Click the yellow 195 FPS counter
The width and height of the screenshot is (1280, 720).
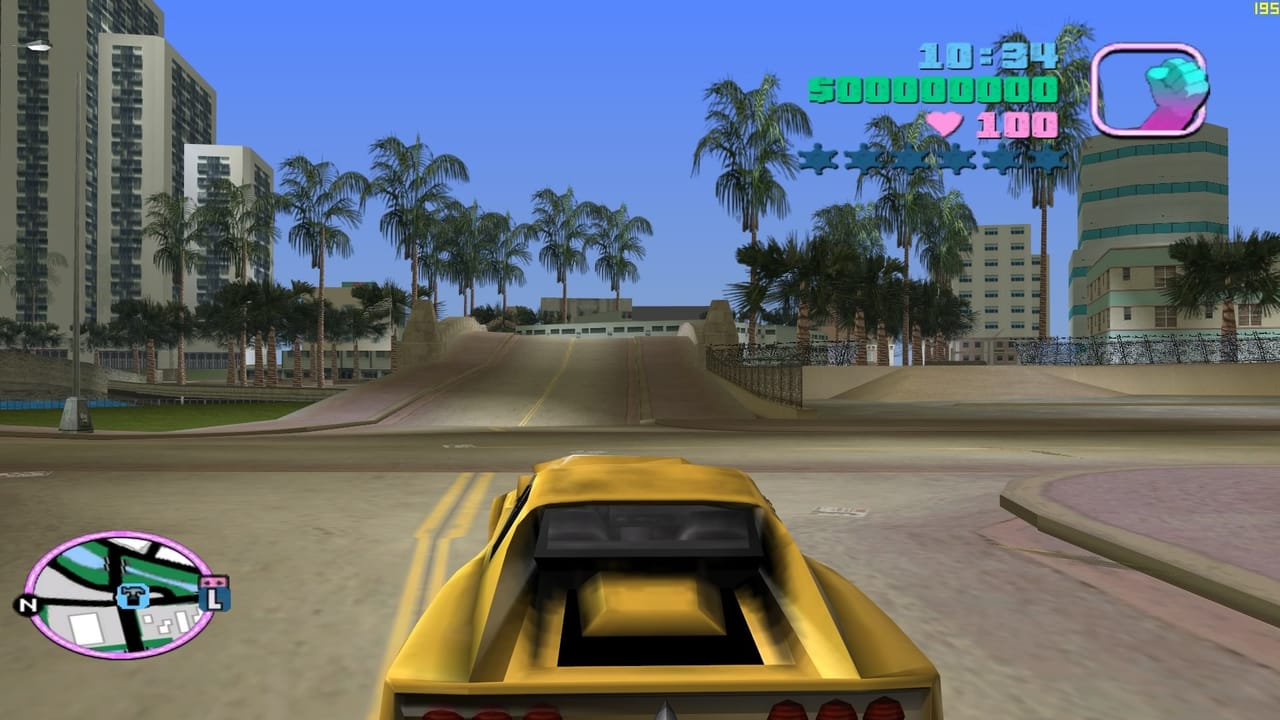point(1264,8)
